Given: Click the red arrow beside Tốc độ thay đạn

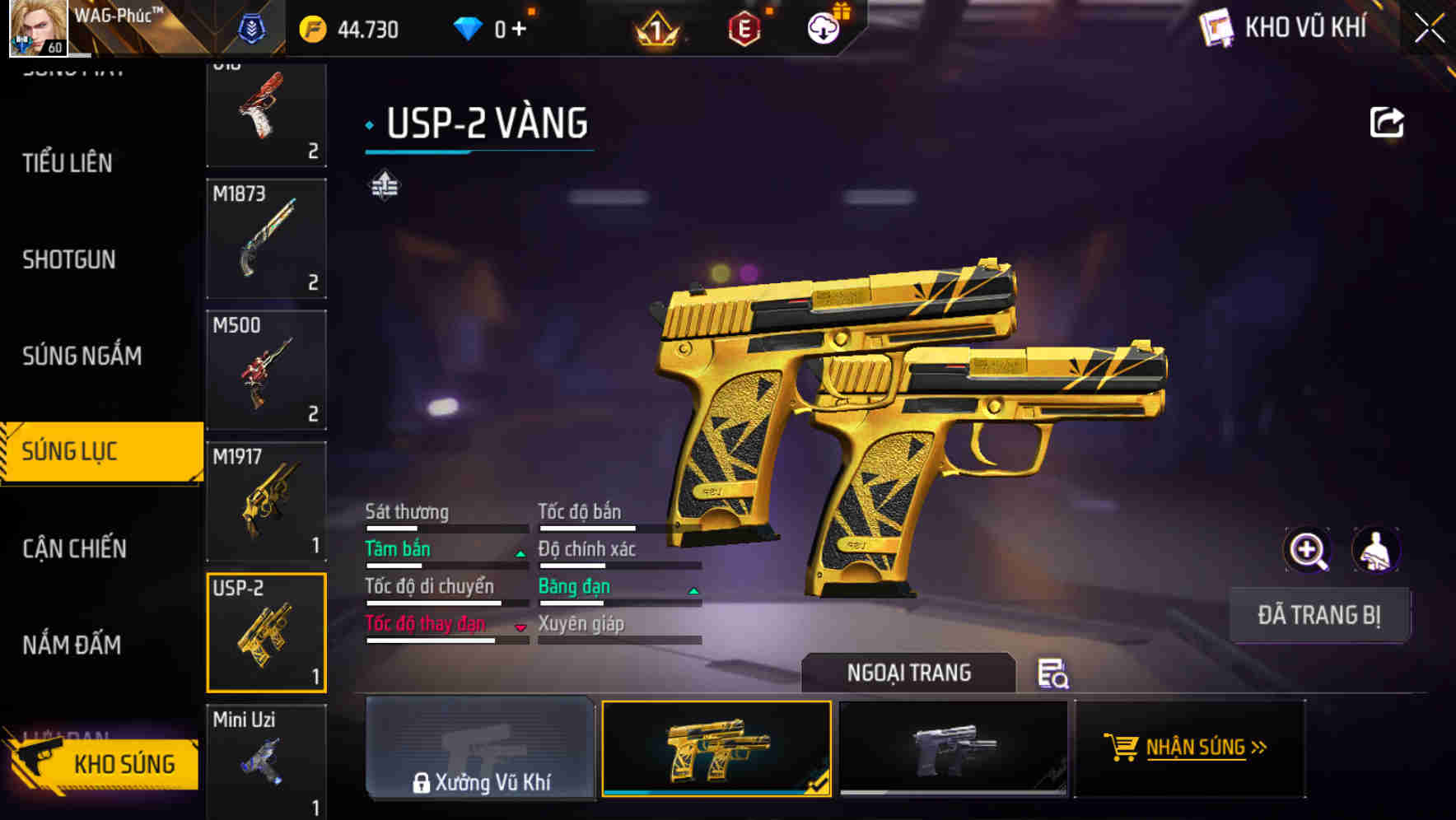Looking at the screenshot, I should [x=520, y=627].
